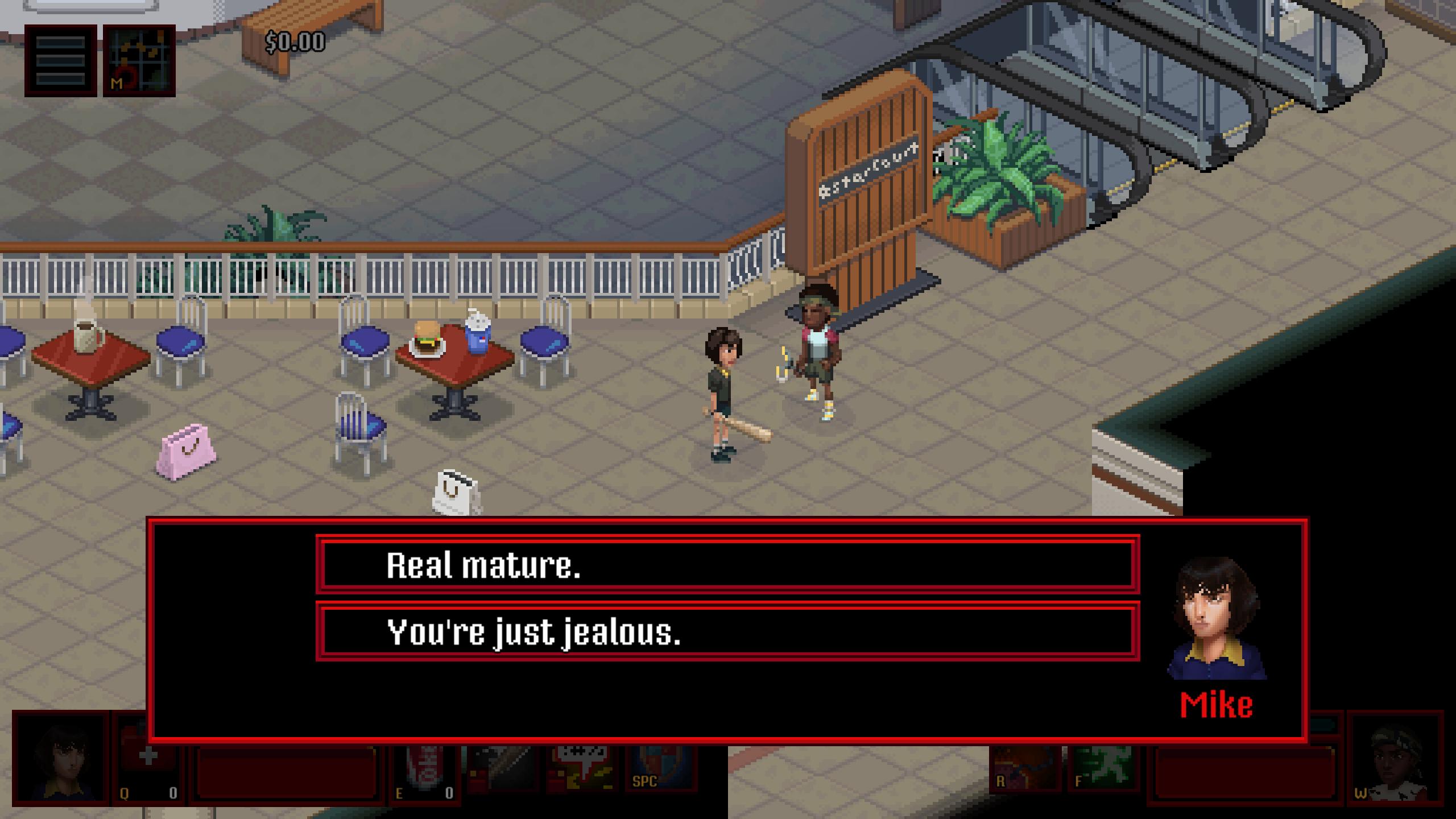Click the skull speech-bubble ability icon
This screenshot has height=819, width=1456.
click(x=581, y=768)
